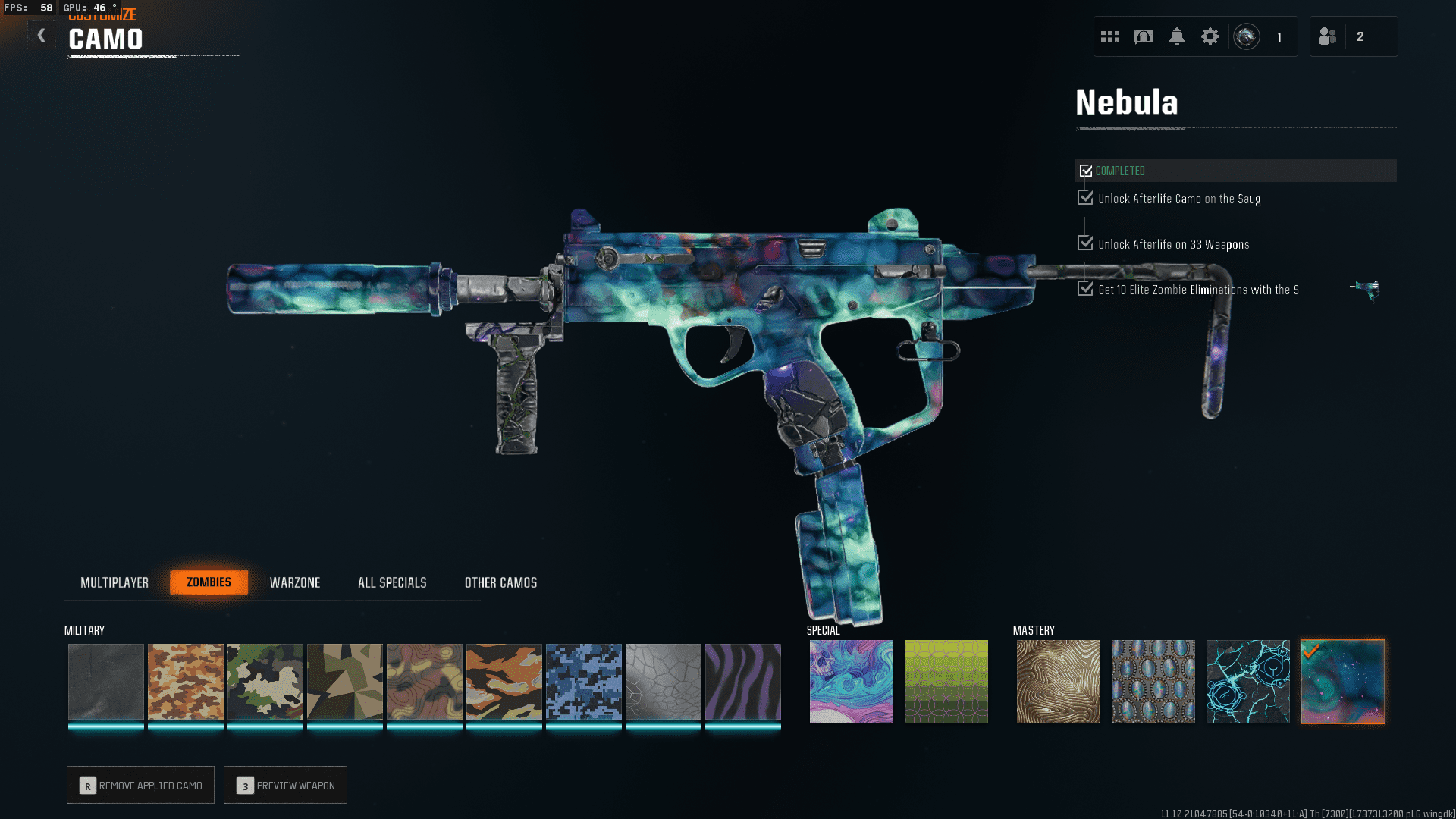1456x819 pixels.
Task: Apply the gold swirl mastery camo
Action: 1059,682
